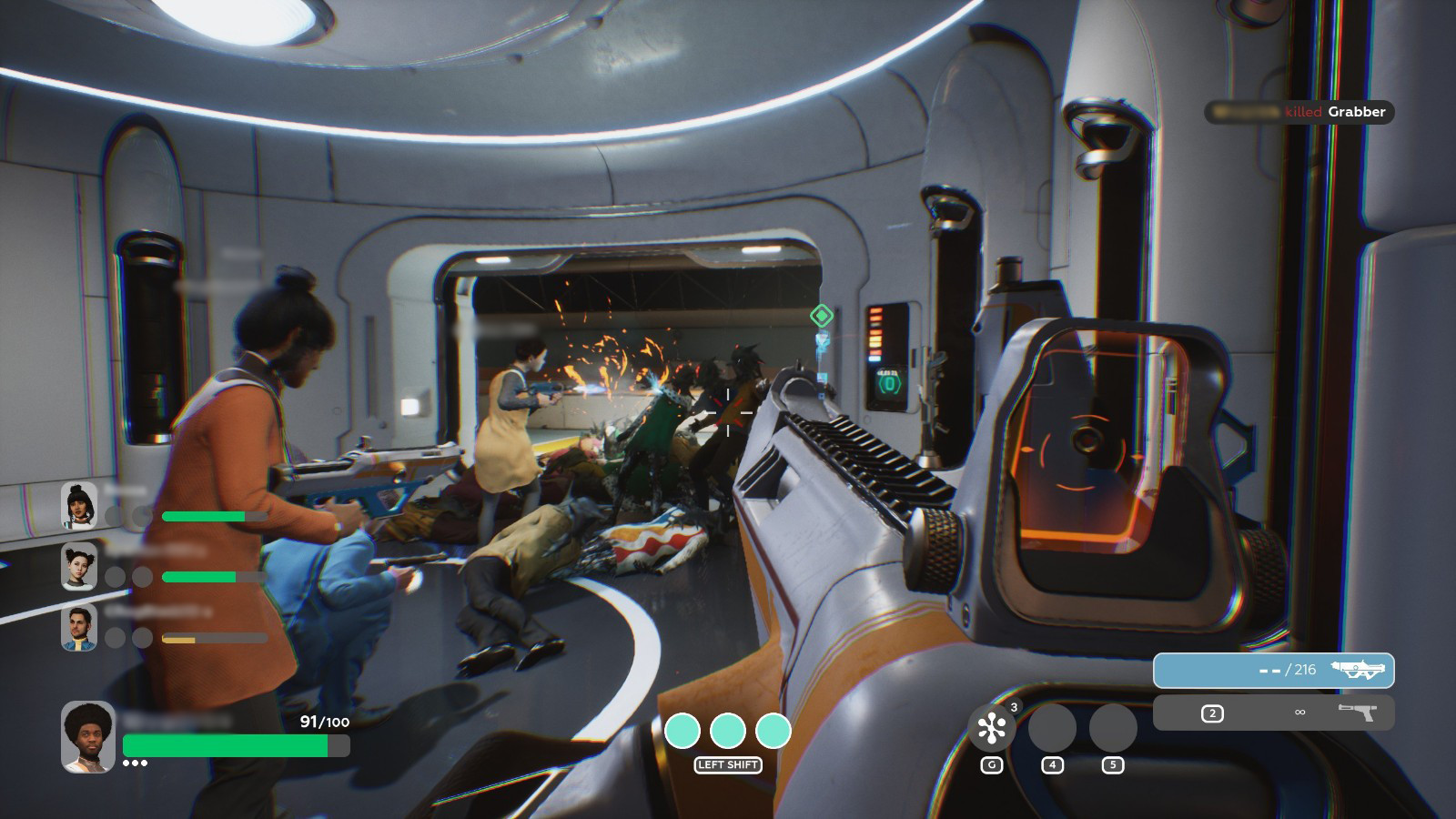Click the Grabber kill feed notification

click(x=1299, y=112)
